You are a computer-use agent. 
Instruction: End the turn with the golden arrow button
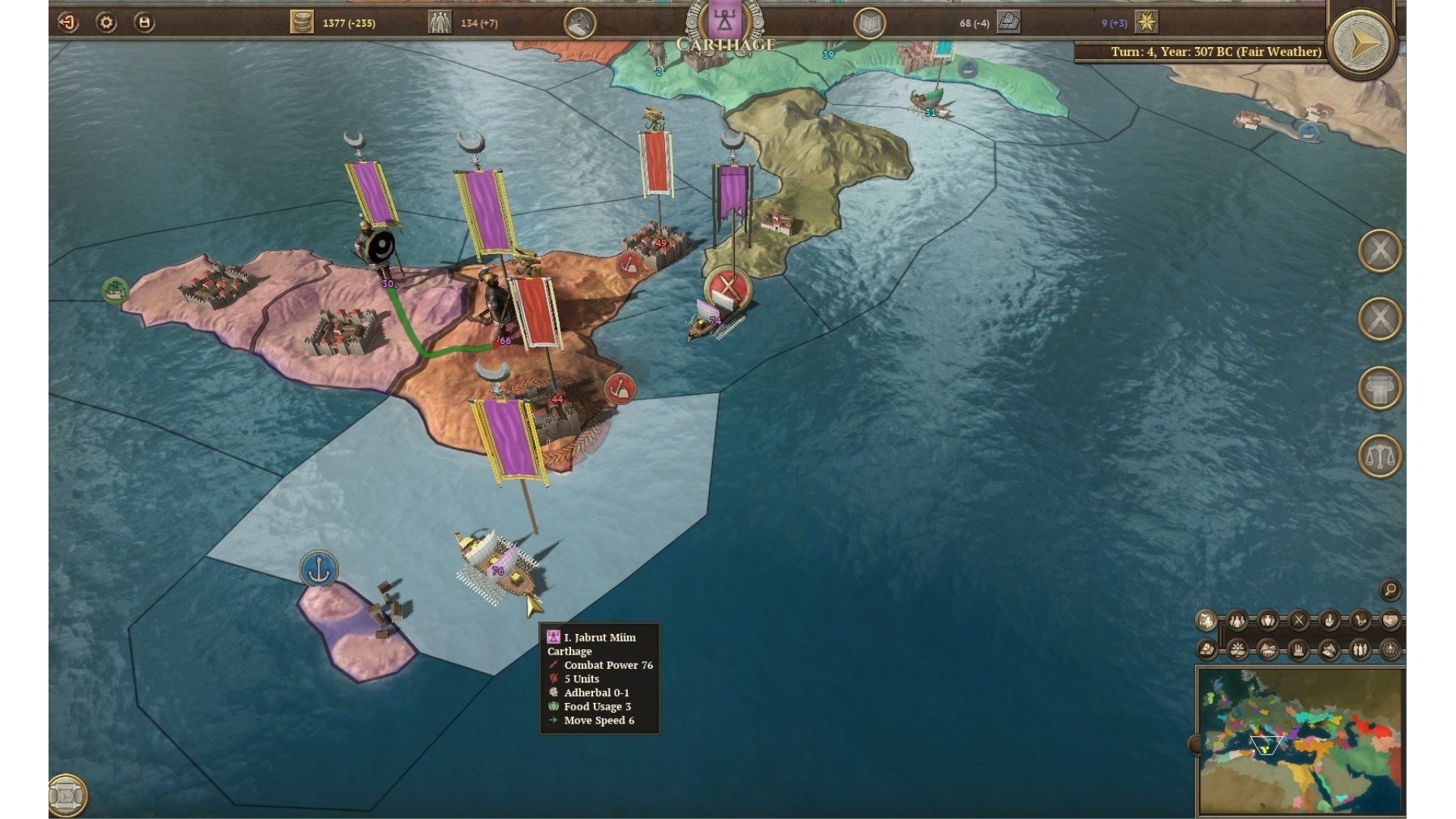click(1363, 42)
